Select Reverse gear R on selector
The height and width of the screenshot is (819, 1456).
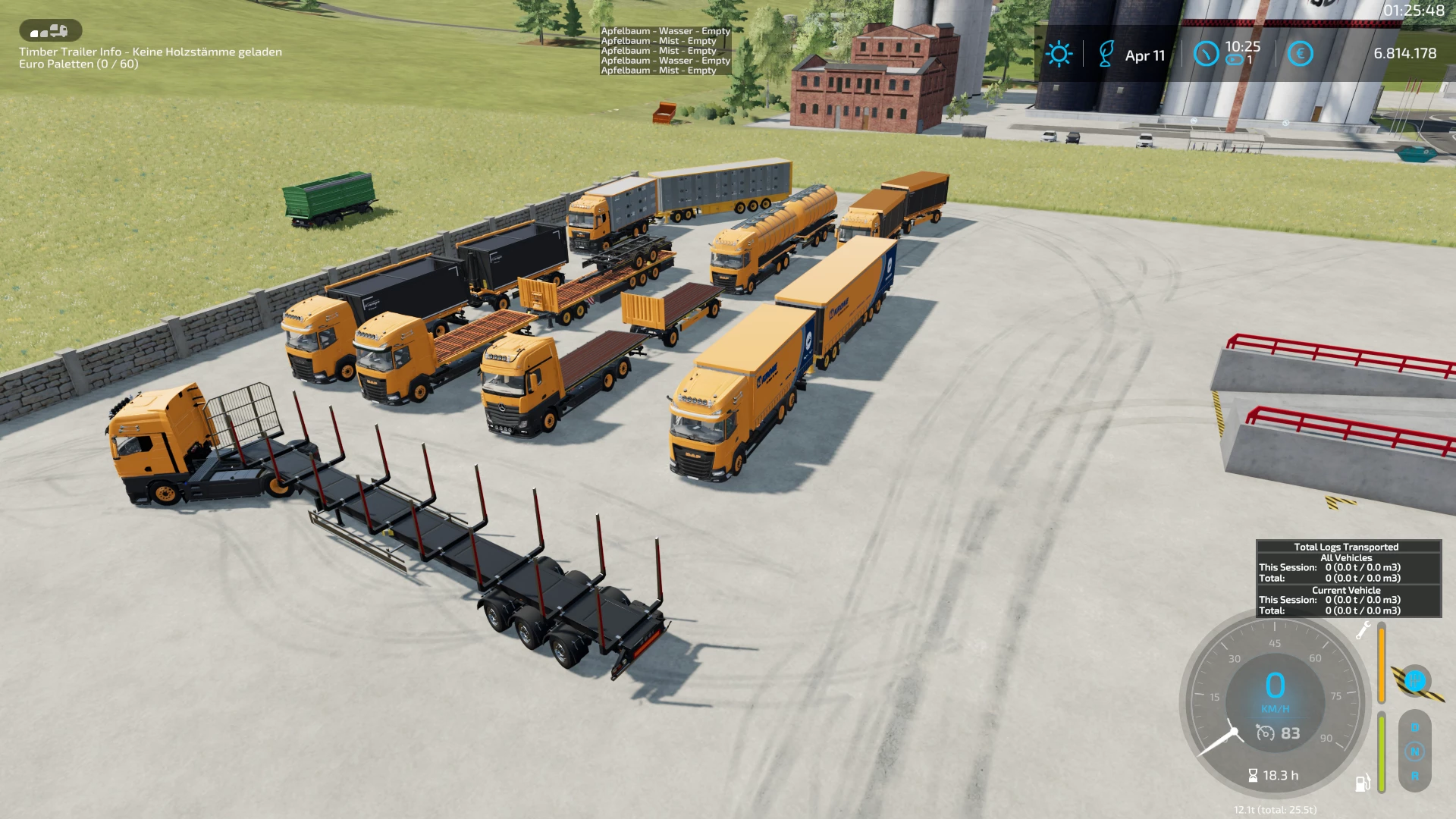point(1414,776)
